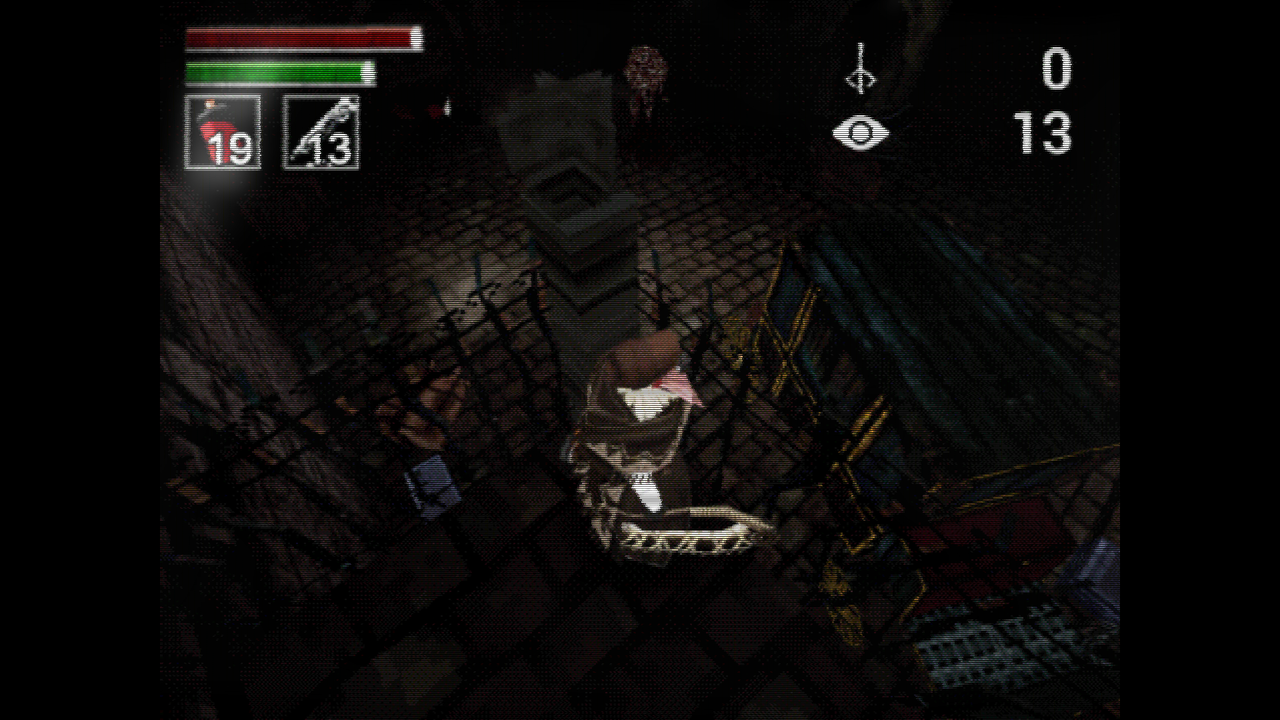The image size is (1280, 720).
Task: Expand the Blood Echoes counter showing 0
Action: 1057,70
